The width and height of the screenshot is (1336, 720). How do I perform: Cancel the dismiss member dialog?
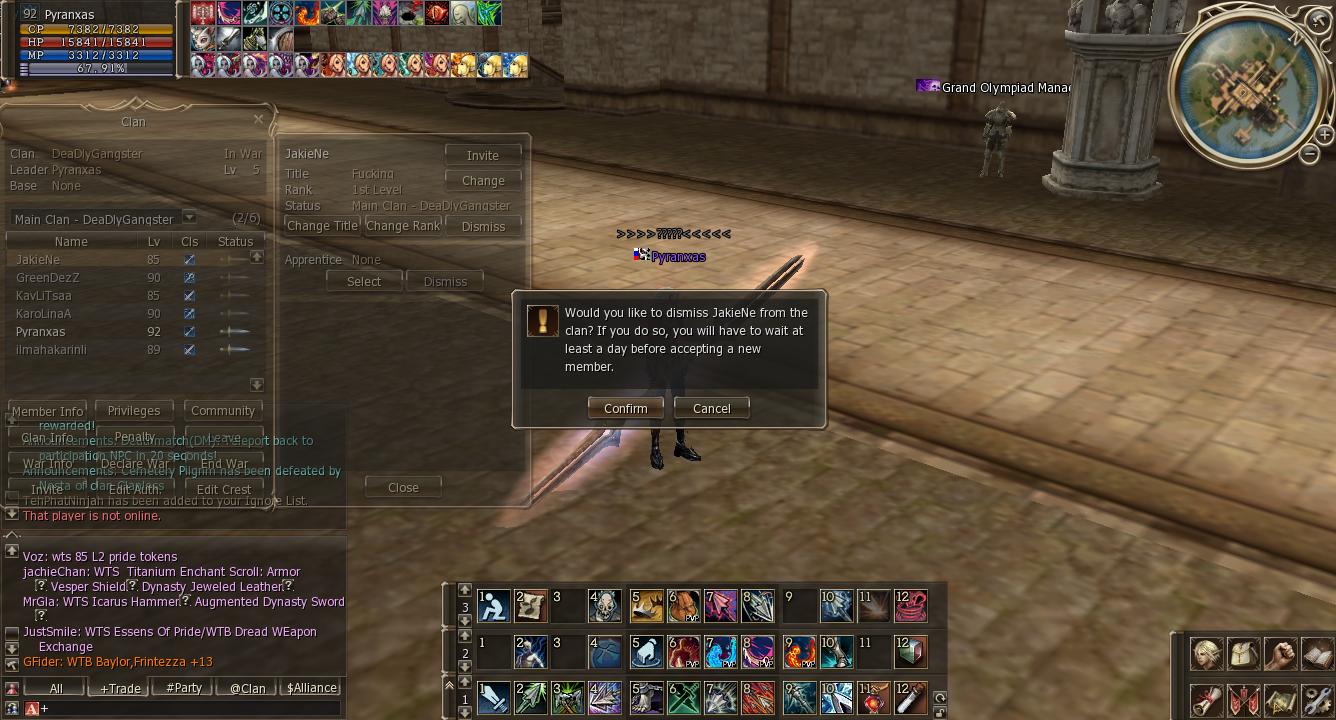click(711, 408)
